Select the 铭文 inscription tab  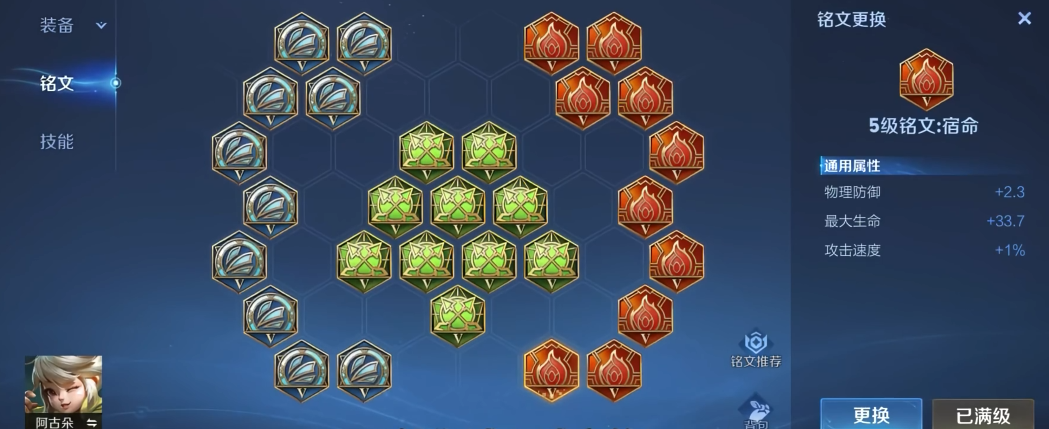tap(58, 83)
